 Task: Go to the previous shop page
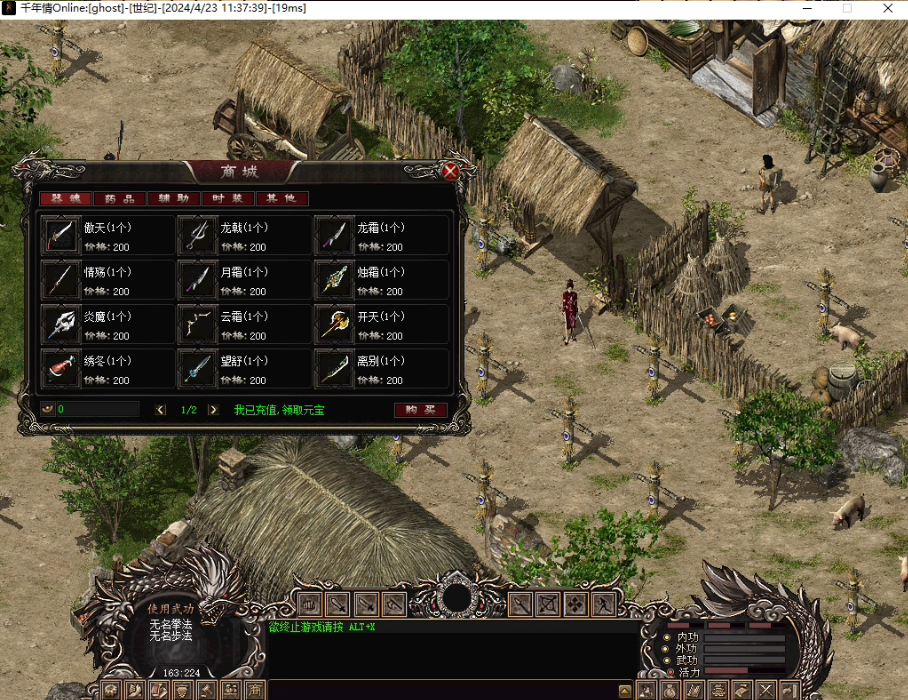click(161, 410)
